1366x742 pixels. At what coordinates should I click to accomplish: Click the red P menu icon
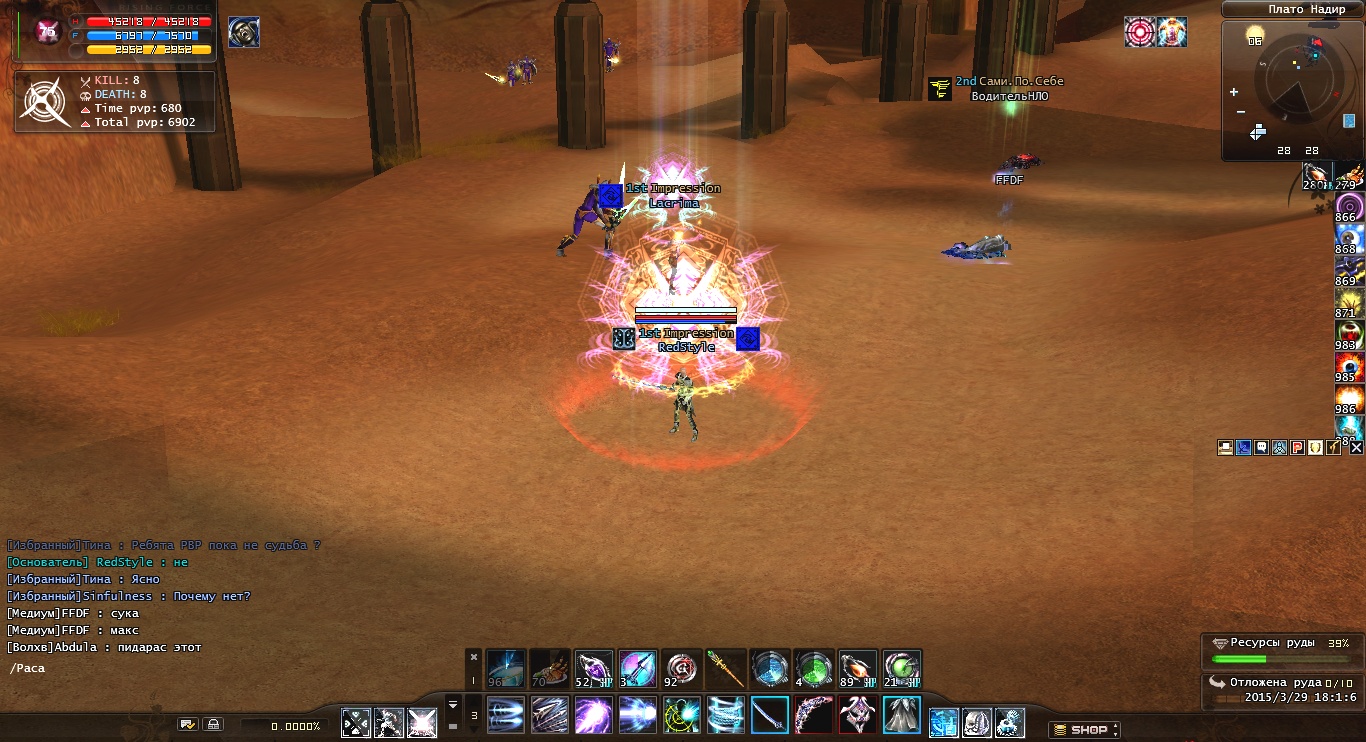[1297, 448]
